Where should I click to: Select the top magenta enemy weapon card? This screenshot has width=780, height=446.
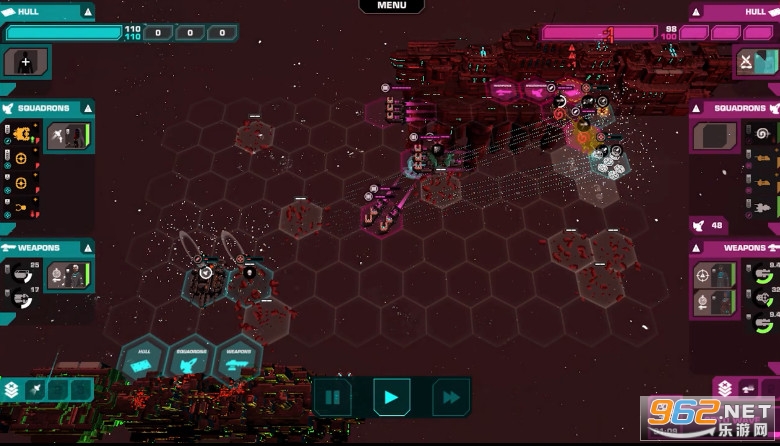714,274
